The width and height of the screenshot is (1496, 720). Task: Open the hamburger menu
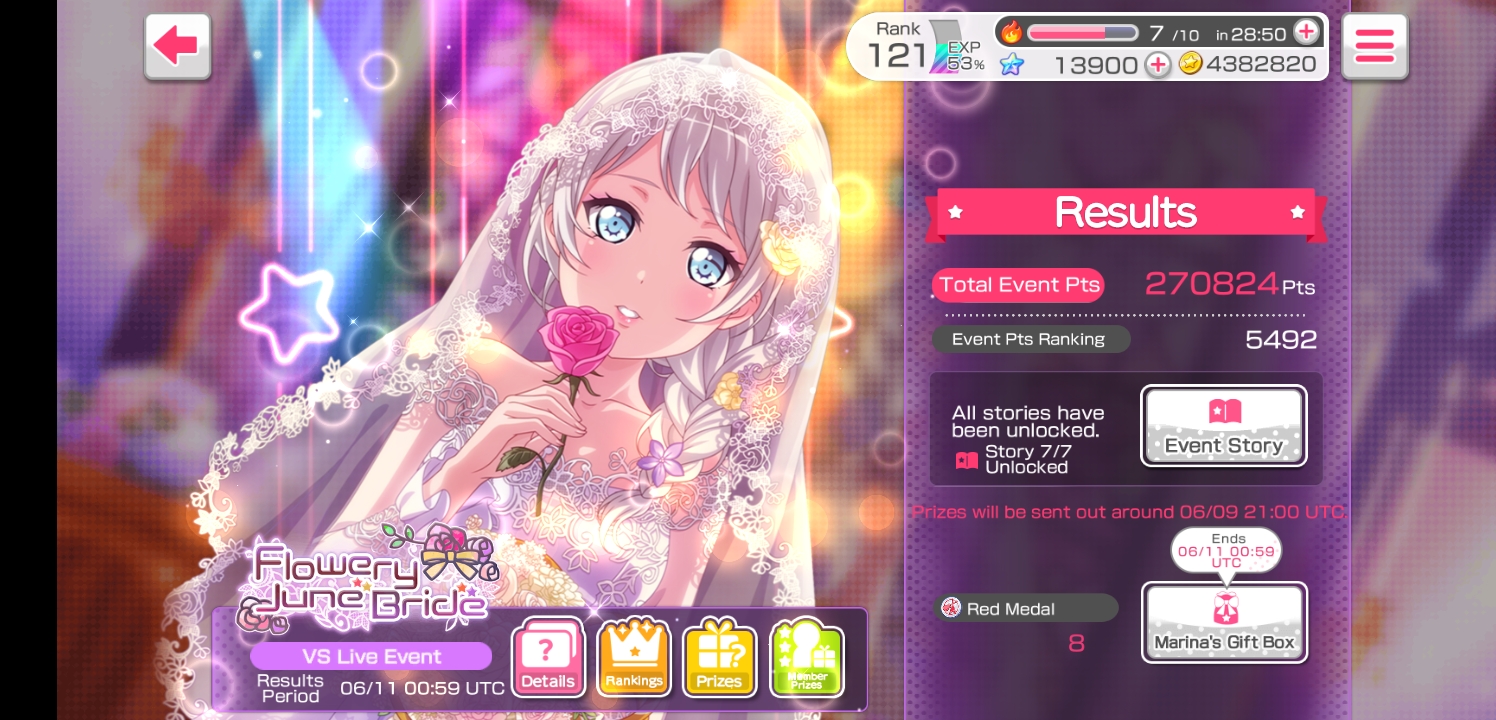[x=1374, y=46]
